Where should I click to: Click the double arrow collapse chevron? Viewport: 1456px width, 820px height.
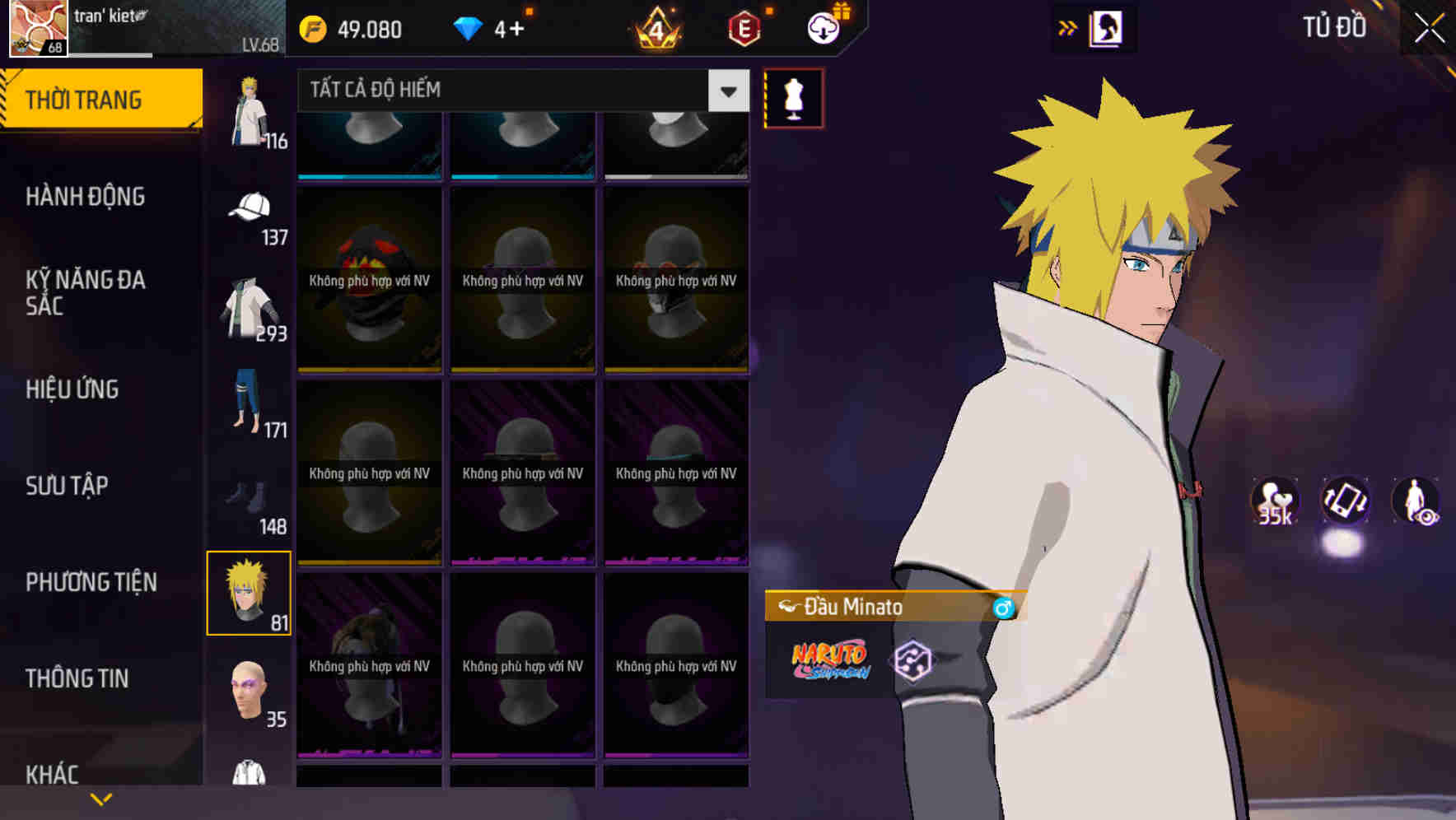pyautogui.click(x=1068, y=27)
